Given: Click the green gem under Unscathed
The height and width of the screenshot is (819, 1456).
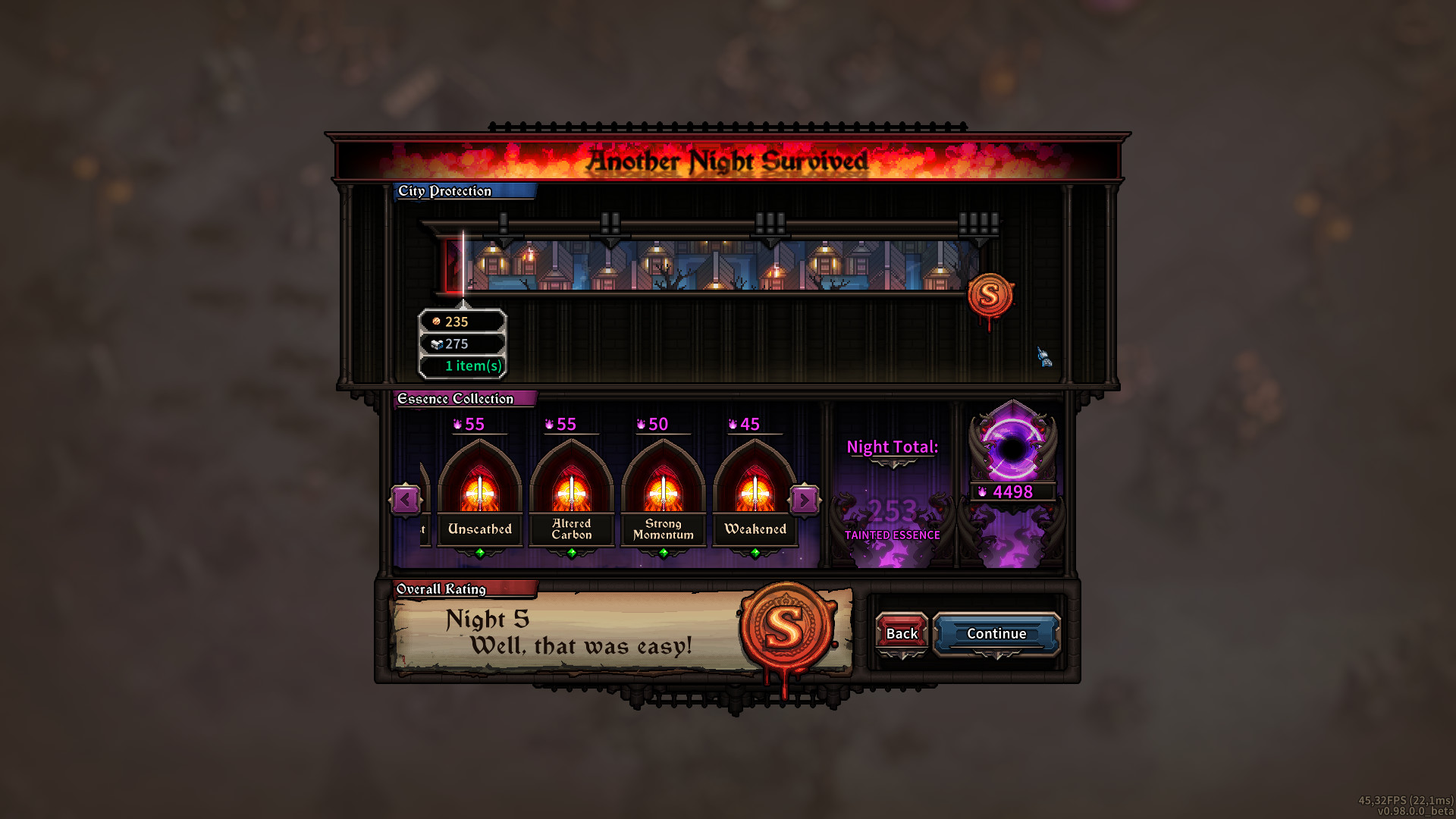Looking at the screenshot, I should (x=479, y=553).
